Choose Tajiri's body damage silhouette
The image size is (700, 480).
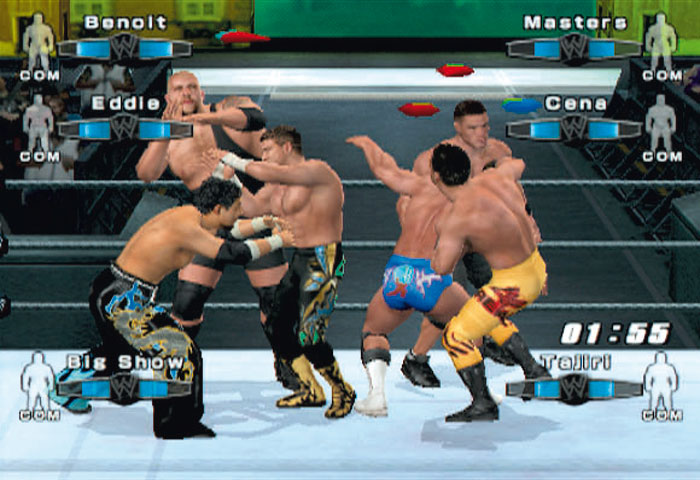pyautogui.click(x=661, y=380)
